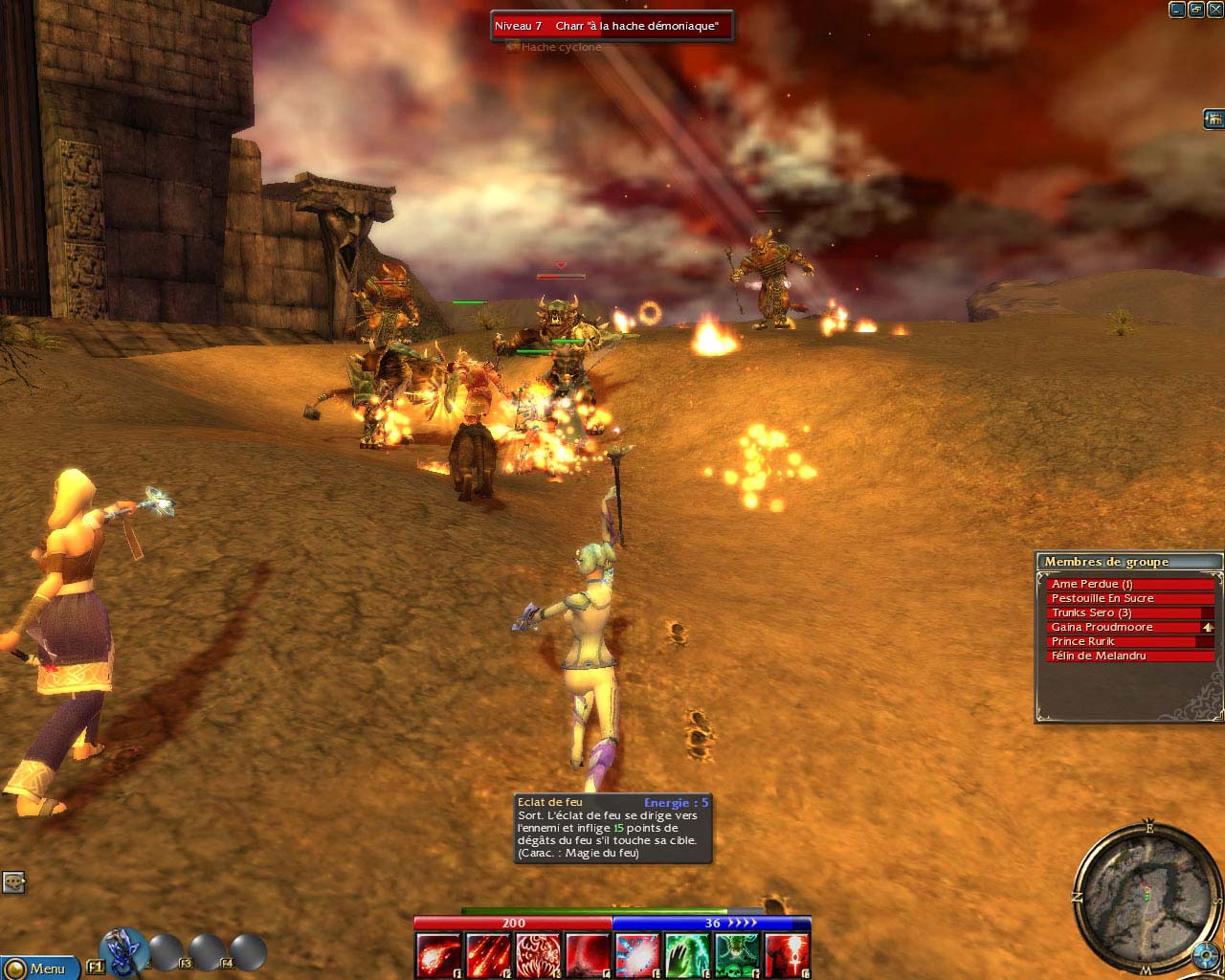Use the green skulls skill

(x=737, y=955)
